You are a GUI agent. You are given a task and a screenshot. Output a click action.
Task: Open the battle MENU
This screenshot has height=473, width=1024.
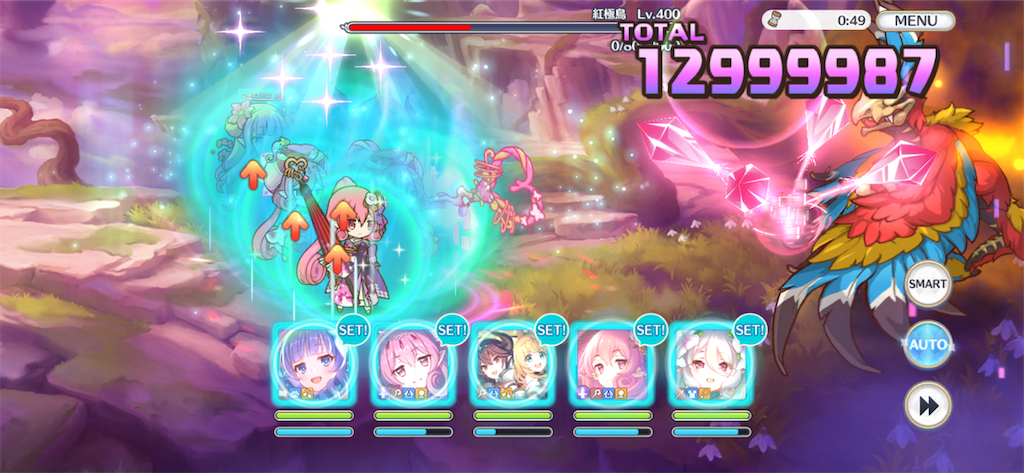pyautogui.click(x=916, y=20)
